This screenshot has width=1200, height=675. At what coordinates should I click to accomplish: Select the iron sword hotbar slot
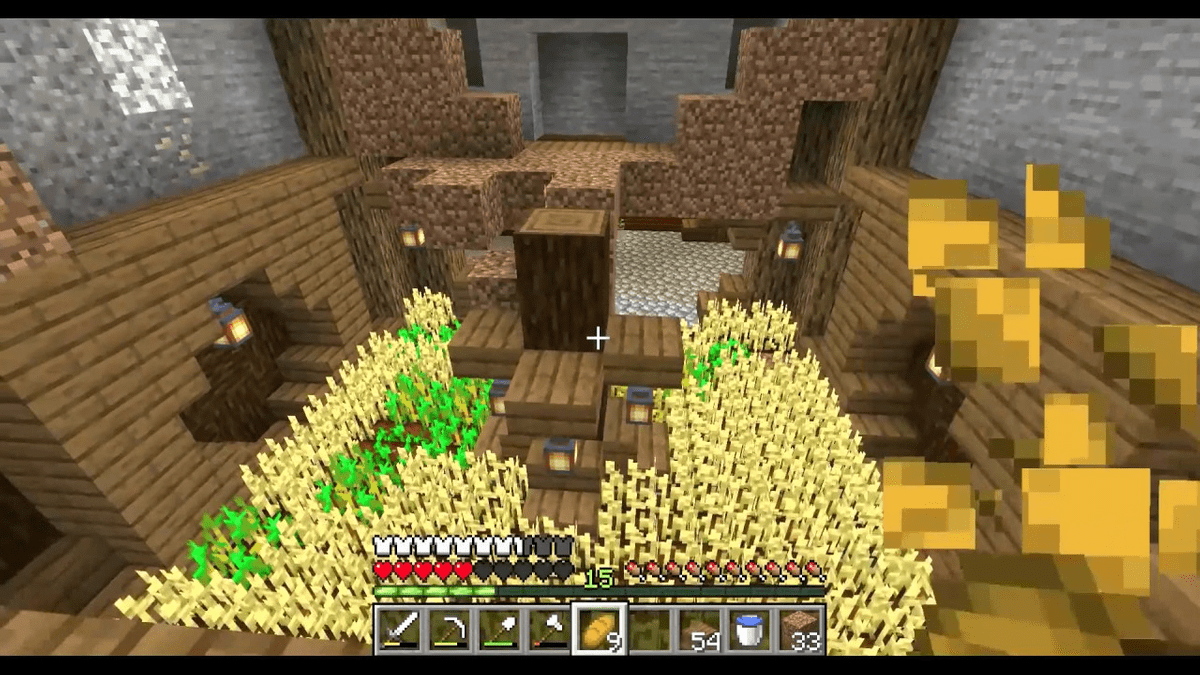point(398,629)
